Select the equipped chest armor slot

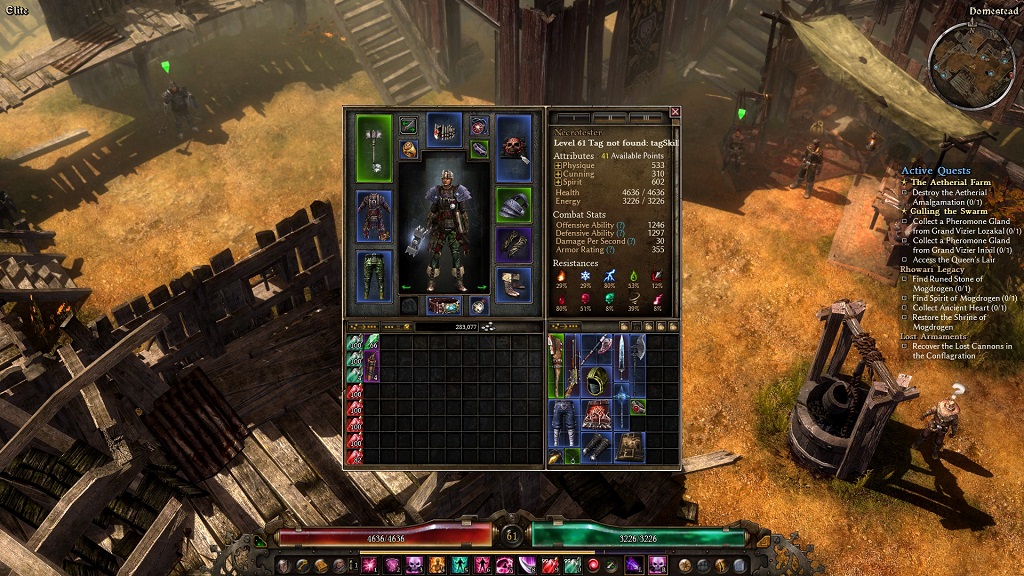point(374,215)
